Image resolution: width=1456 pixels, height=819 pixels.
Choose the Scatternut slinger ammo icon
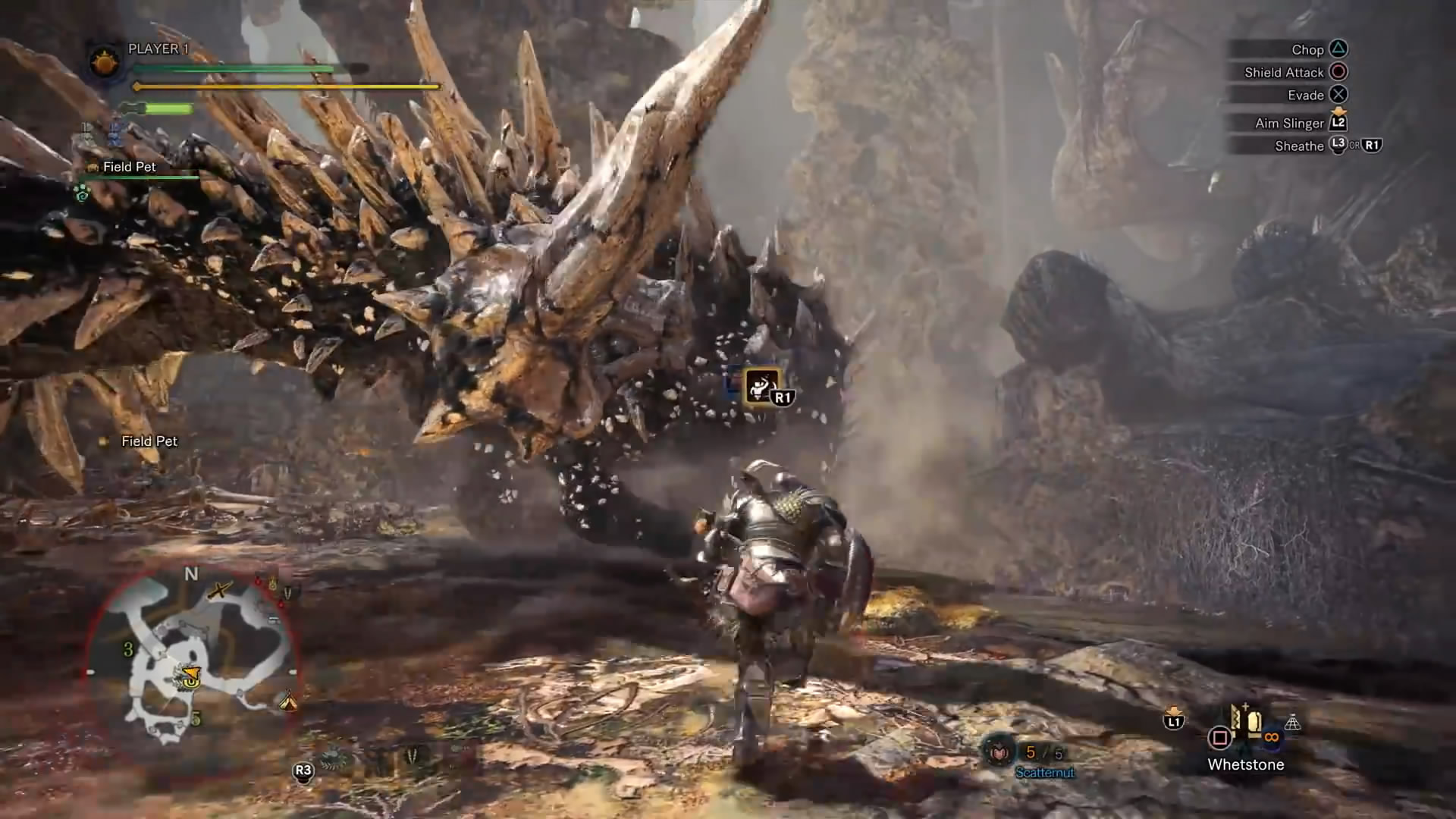[x=999, y=752]
